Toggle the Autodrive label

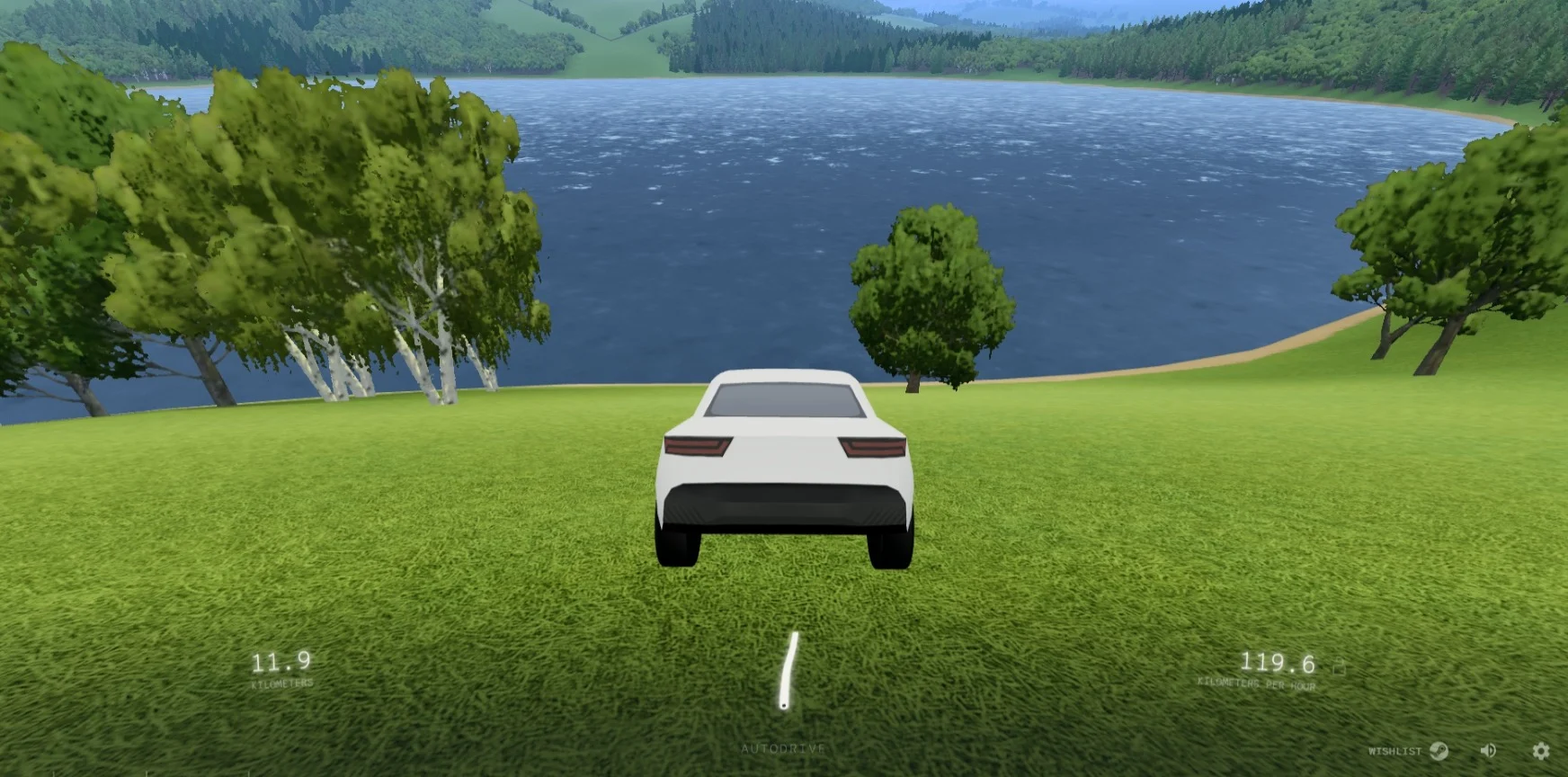pyautogui.click(x=783, y=748)
